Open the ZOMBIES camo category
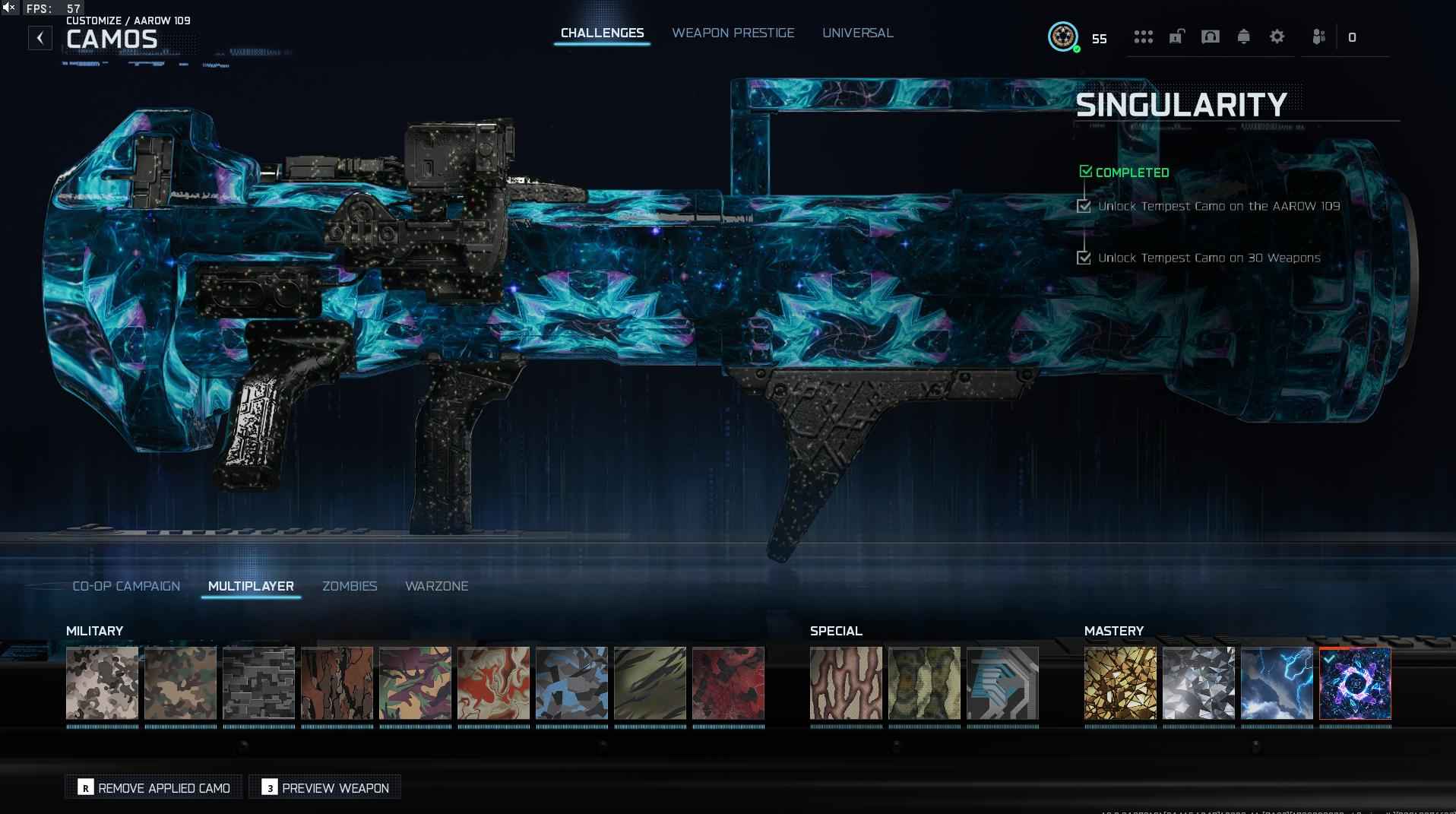Viewport: 1456px width, 814px height. tap(350, 586)
